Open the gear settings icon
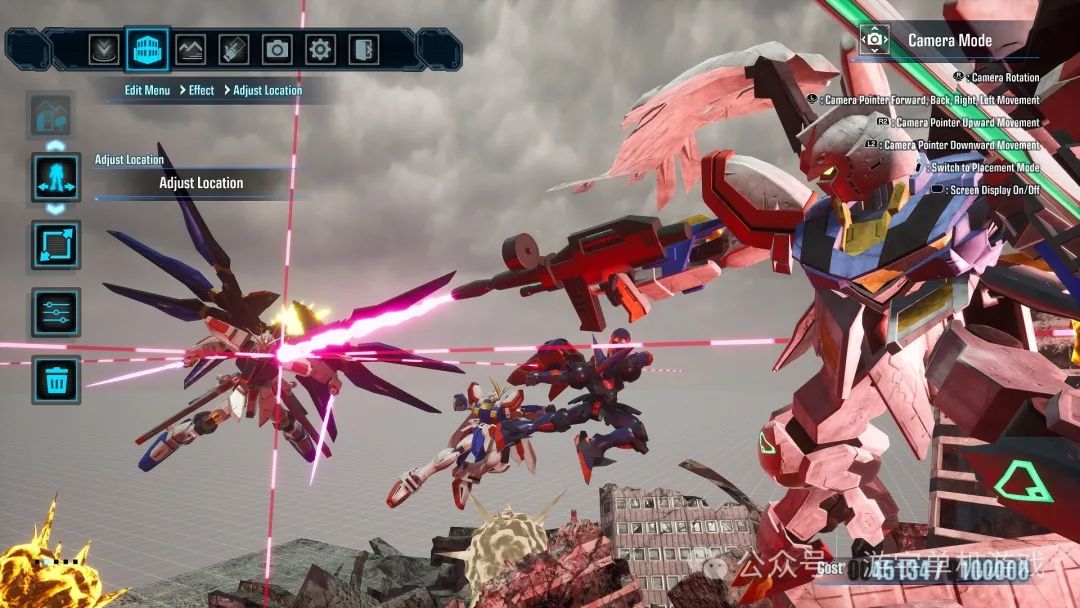This screenshot has height=608, width=1080. tap(320, 49)
